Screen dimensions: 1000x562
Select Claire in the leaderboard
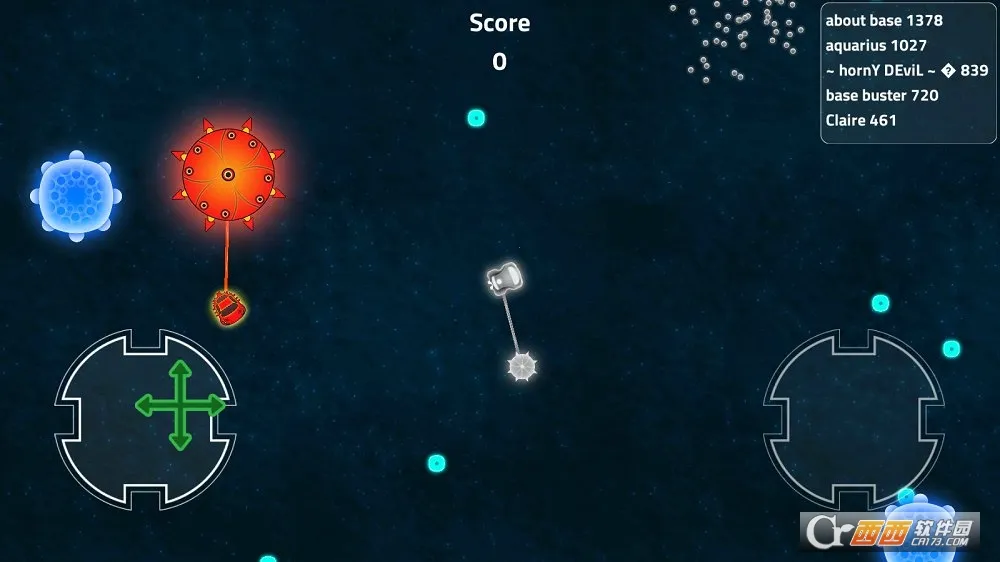861,121
